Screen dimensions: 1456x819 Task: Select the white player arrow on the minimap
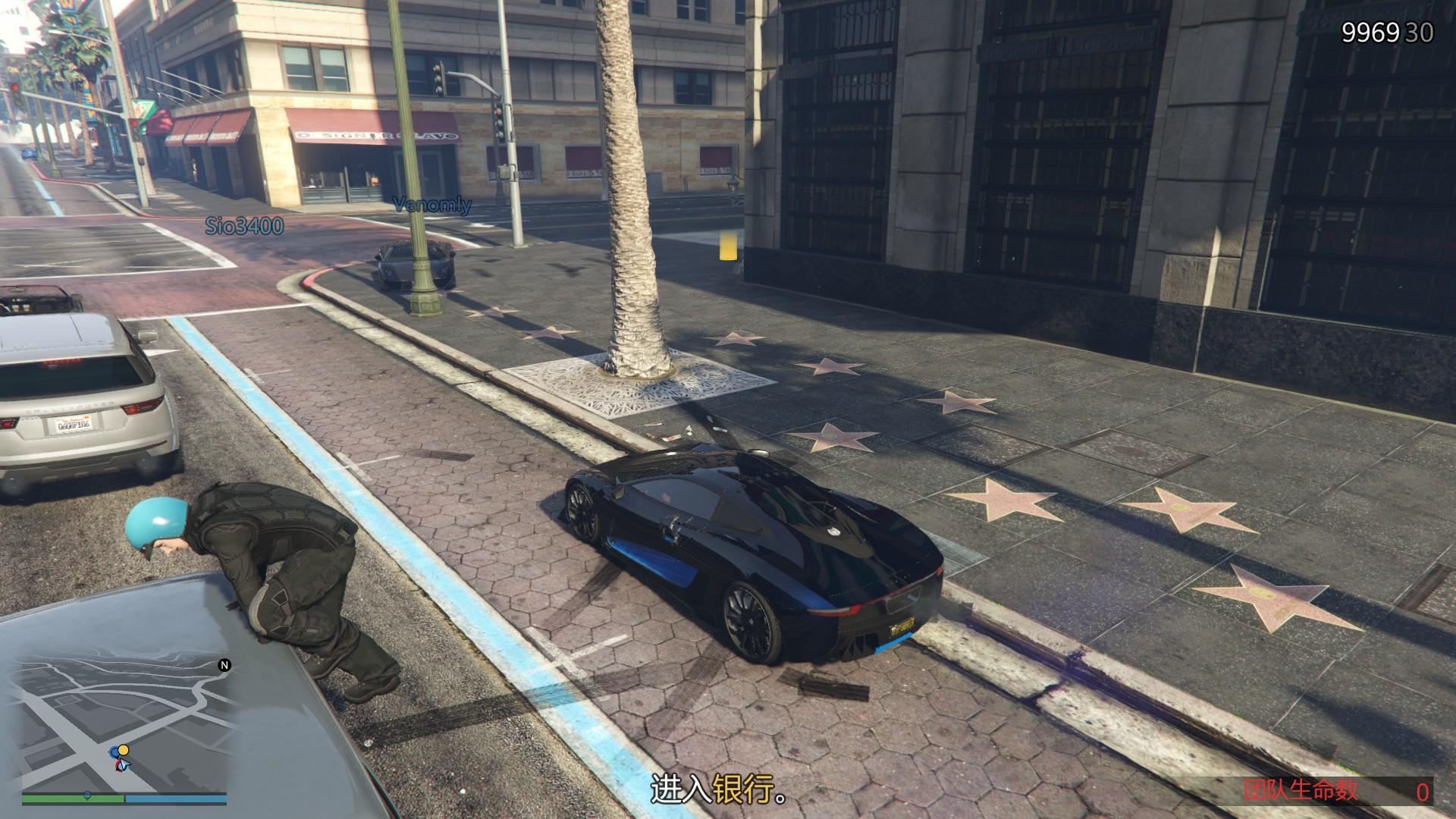[x=124, y=764]
